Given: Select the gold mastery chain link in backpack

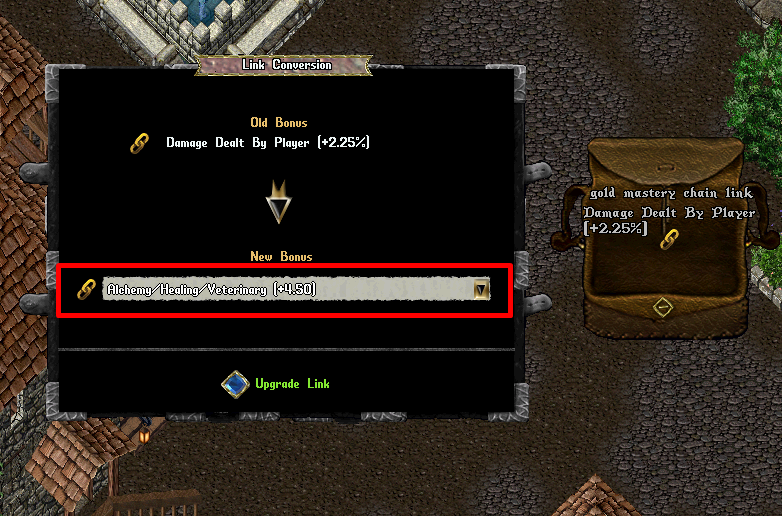Looking at the screenshot, I should coord(669,240).
